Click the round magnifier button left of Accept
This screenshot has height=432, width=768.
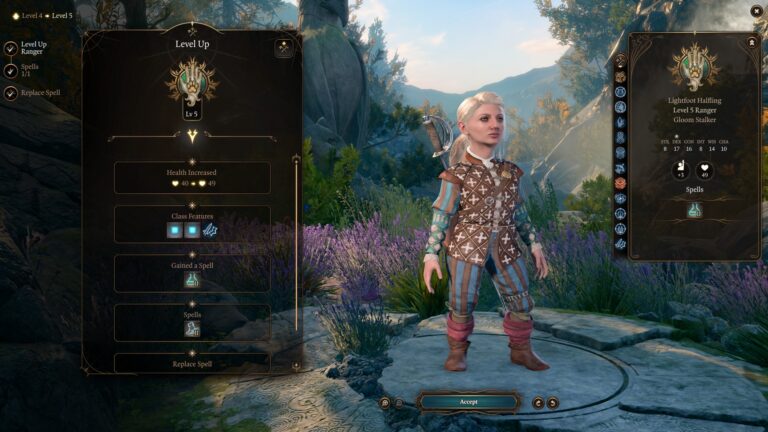[x=385, y=402]
